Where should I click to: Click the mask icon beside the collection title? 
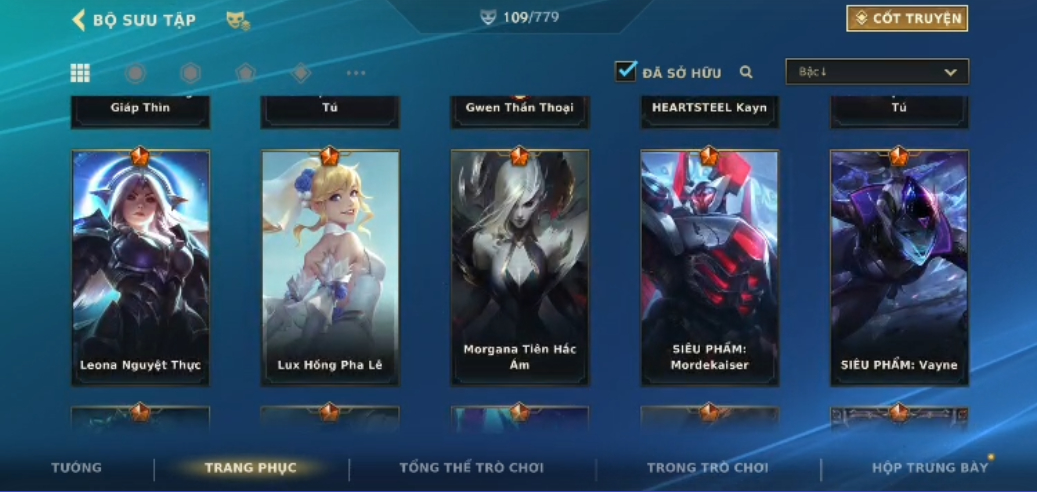(x=237, y=20)
